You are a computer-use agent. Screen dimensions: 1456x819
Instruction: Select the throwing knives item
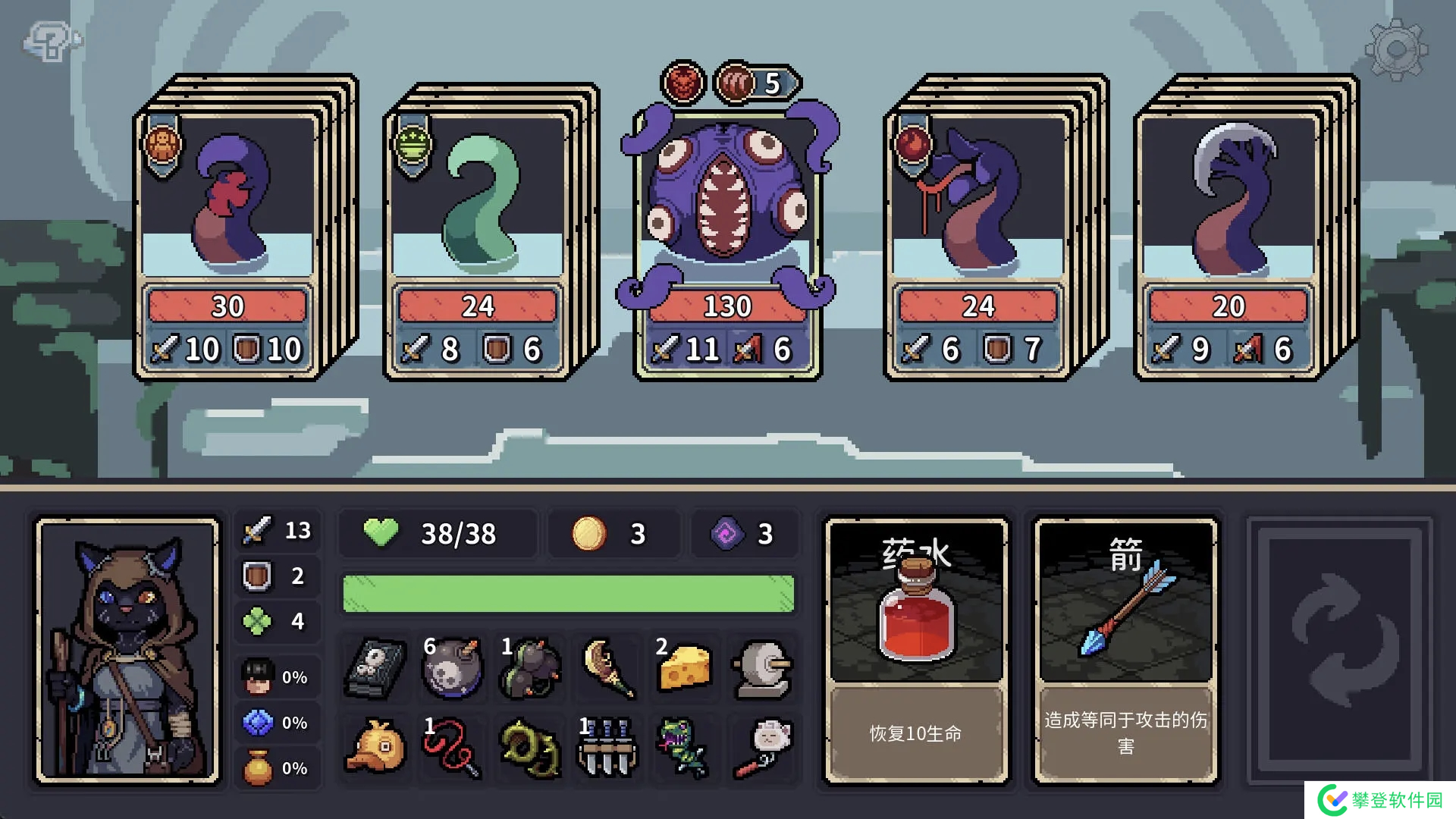[x=607, y=747]
